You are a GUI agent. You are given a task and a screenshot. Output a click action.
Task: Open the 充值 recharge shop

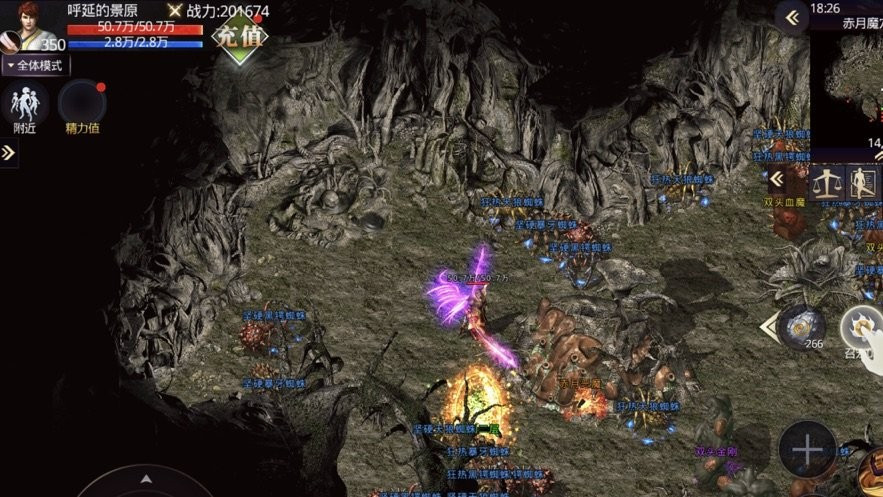point(239,39)
